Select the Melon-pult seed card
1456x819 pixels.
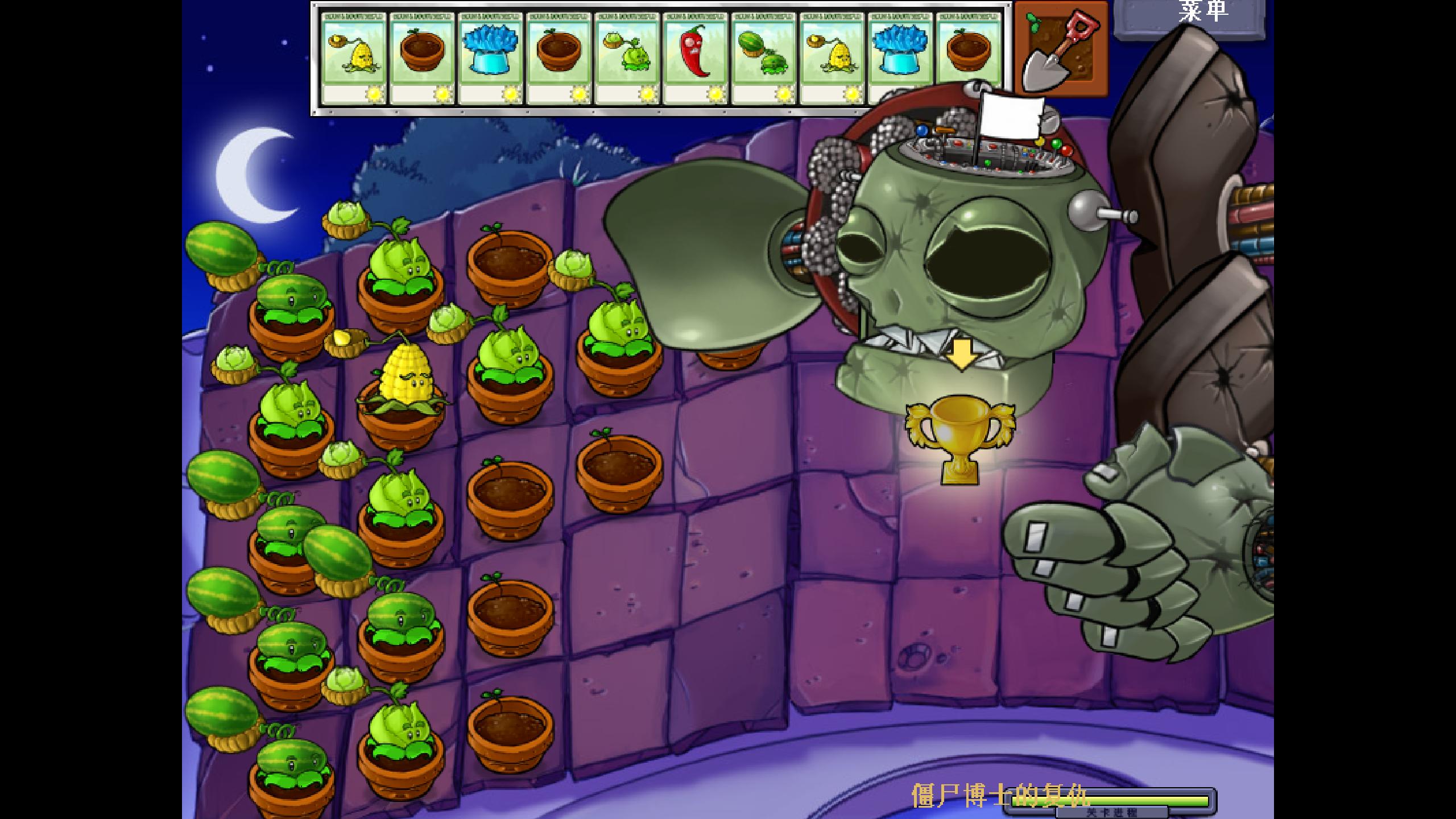pos(763,58)
